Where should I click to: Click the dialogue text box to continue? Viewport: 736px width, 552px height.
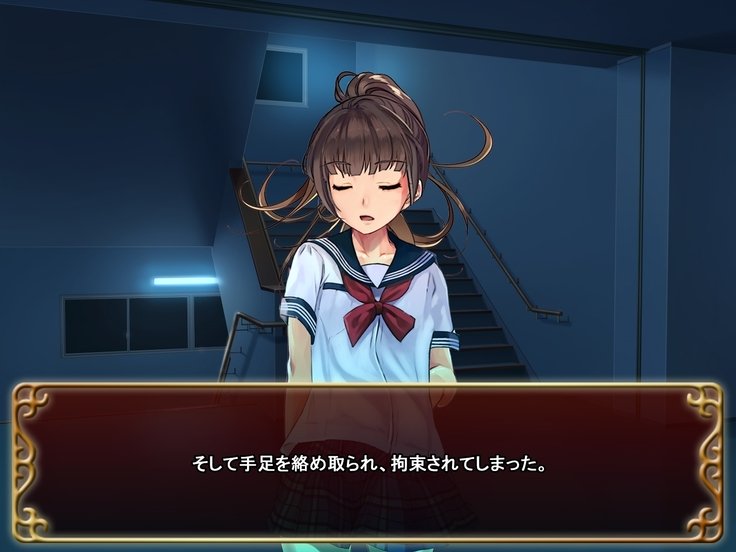click(368, 463)
